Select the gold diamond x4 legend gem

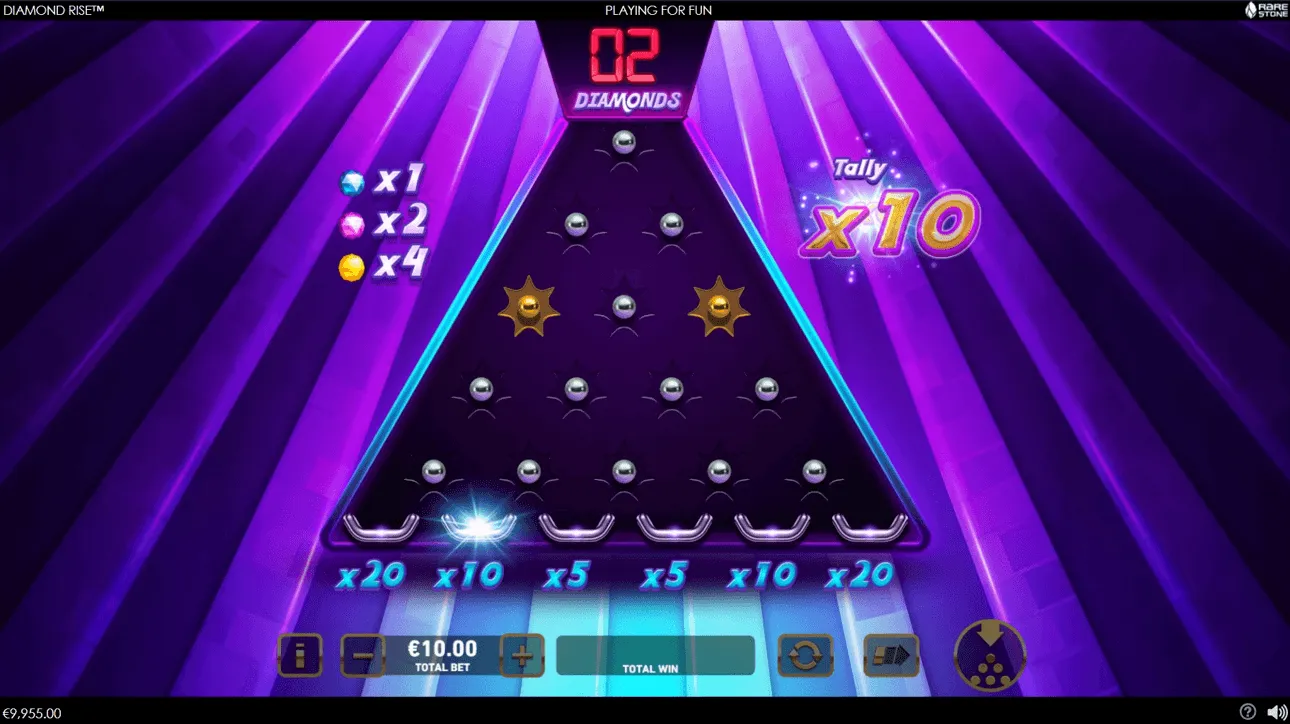(351, 265)
